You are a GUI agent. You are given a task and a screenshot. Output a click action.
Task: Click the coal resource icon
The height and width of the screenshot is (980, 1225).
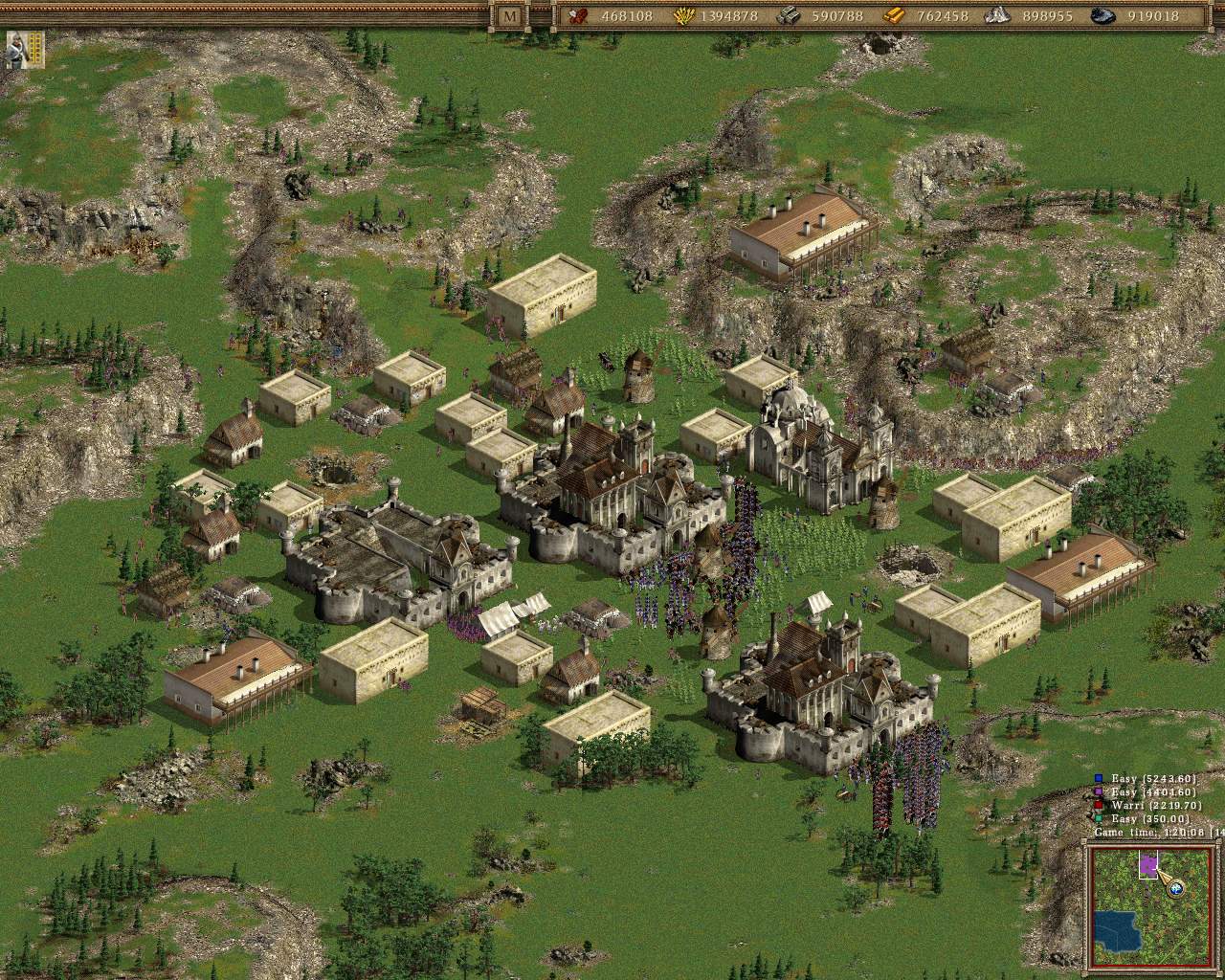(1103, 15)
